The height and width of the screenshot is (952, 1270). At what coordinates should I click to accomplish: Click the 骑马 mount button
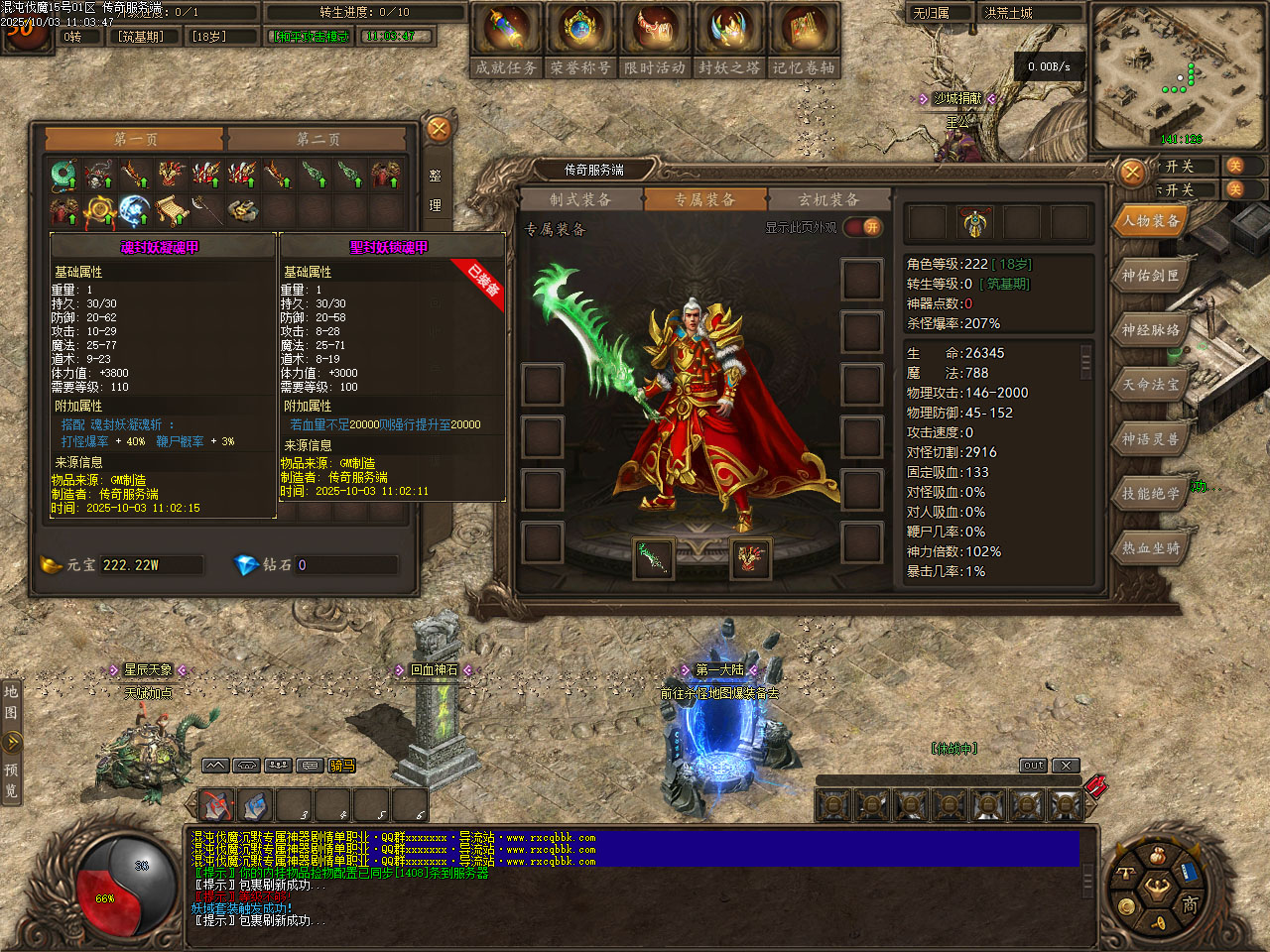[x=342, y=766]
